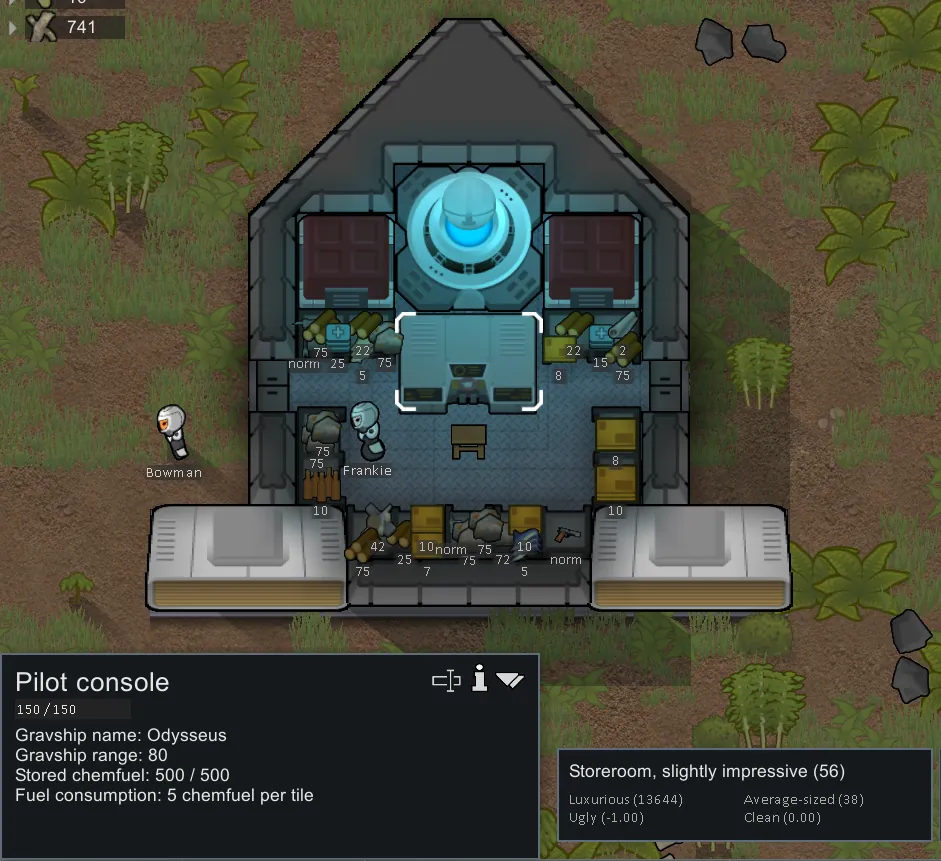The image size is (941, 861).
Task: Select the next object with the downward arrow
Action: coord(510,681)
